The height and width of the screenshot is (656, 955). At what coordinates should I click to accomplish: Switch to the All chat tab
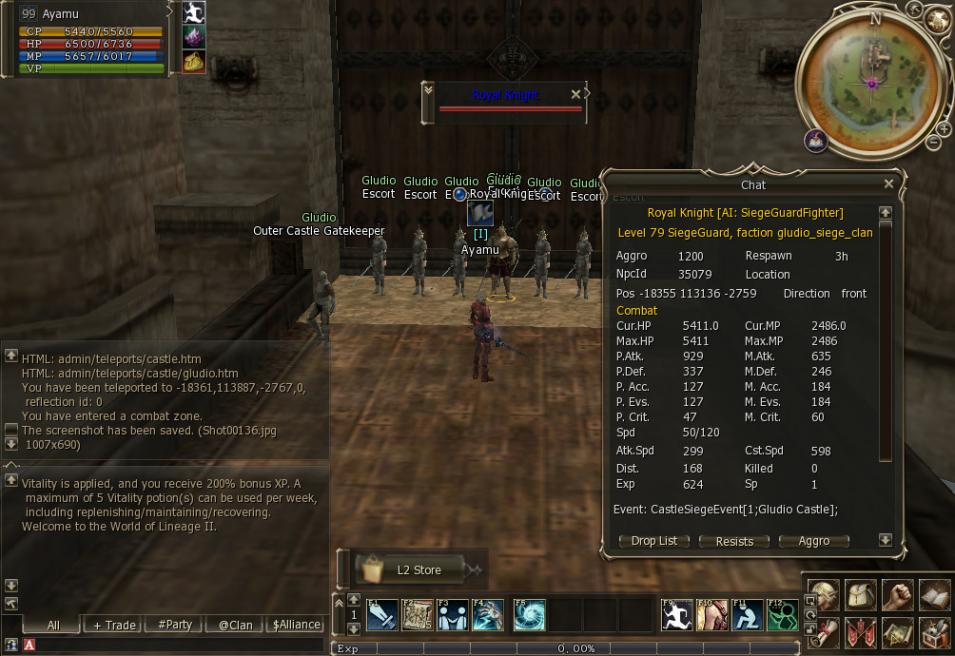53,625
